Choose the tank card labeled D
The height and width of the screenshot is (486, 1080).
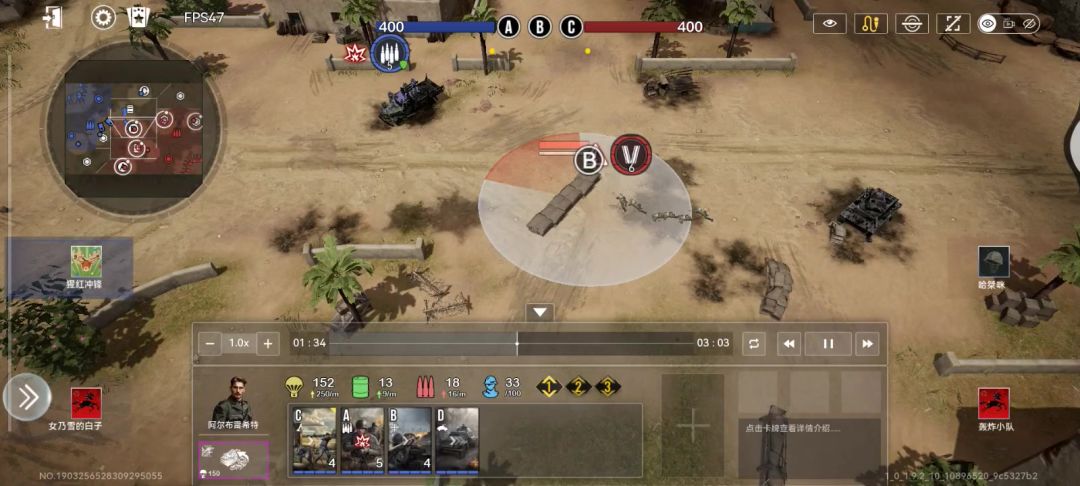coord(457,440)
